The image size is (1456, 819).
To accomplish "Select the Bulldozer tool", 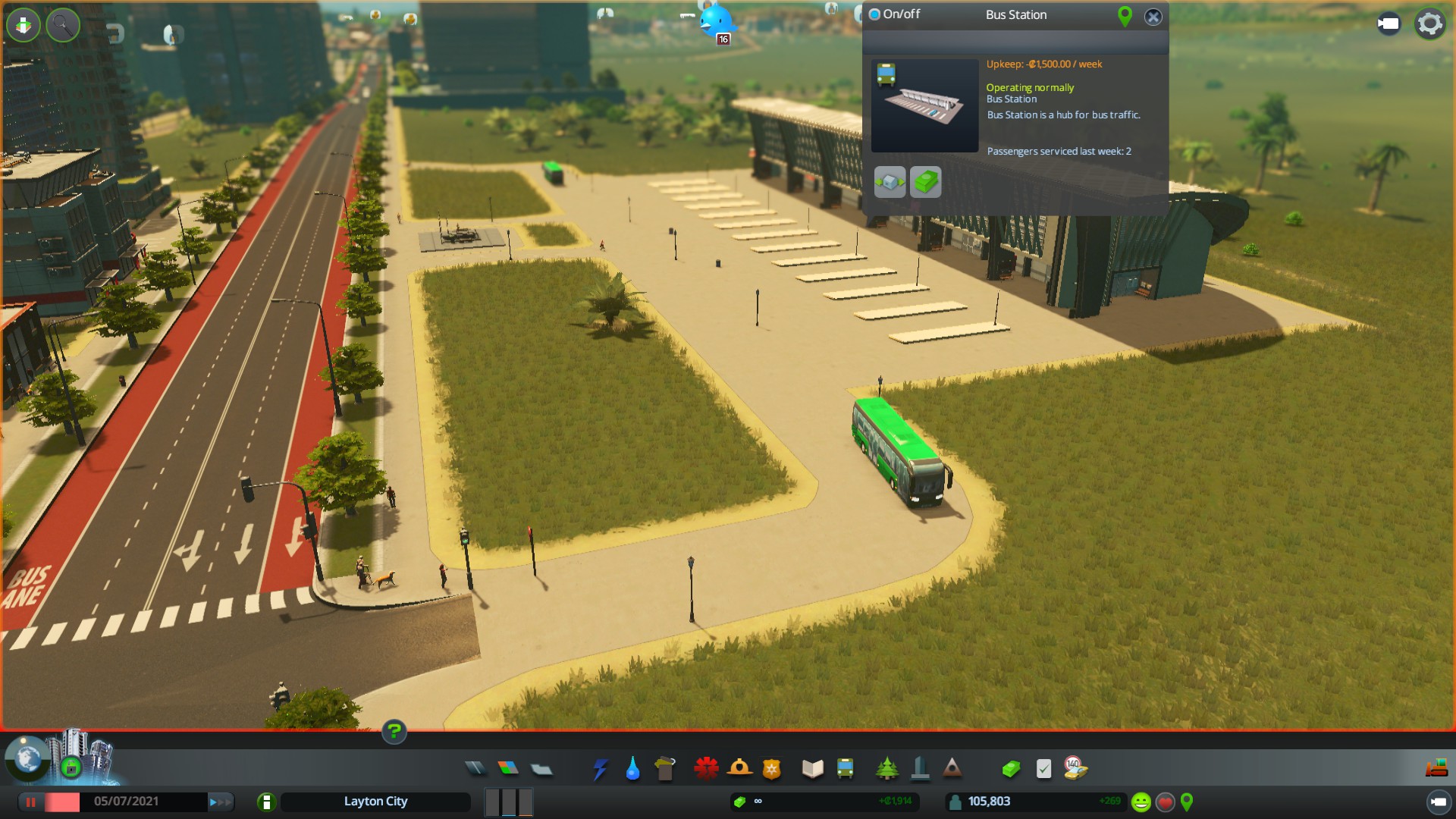I will 1436,769.
